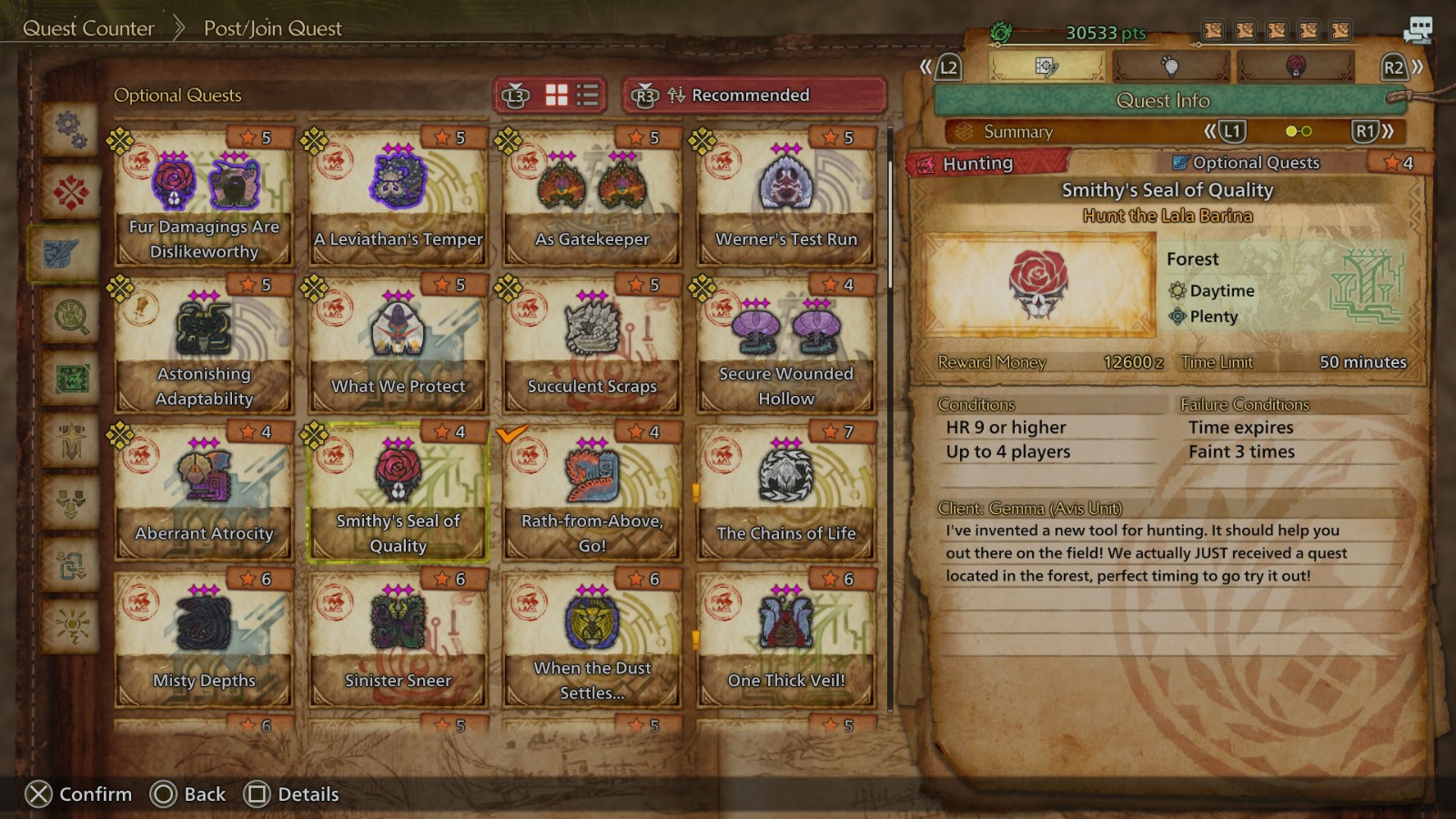This screenshot has height=819, width=1456.
Task: Switch to the red rose monster tab
Action: (x=1296, y=66)
